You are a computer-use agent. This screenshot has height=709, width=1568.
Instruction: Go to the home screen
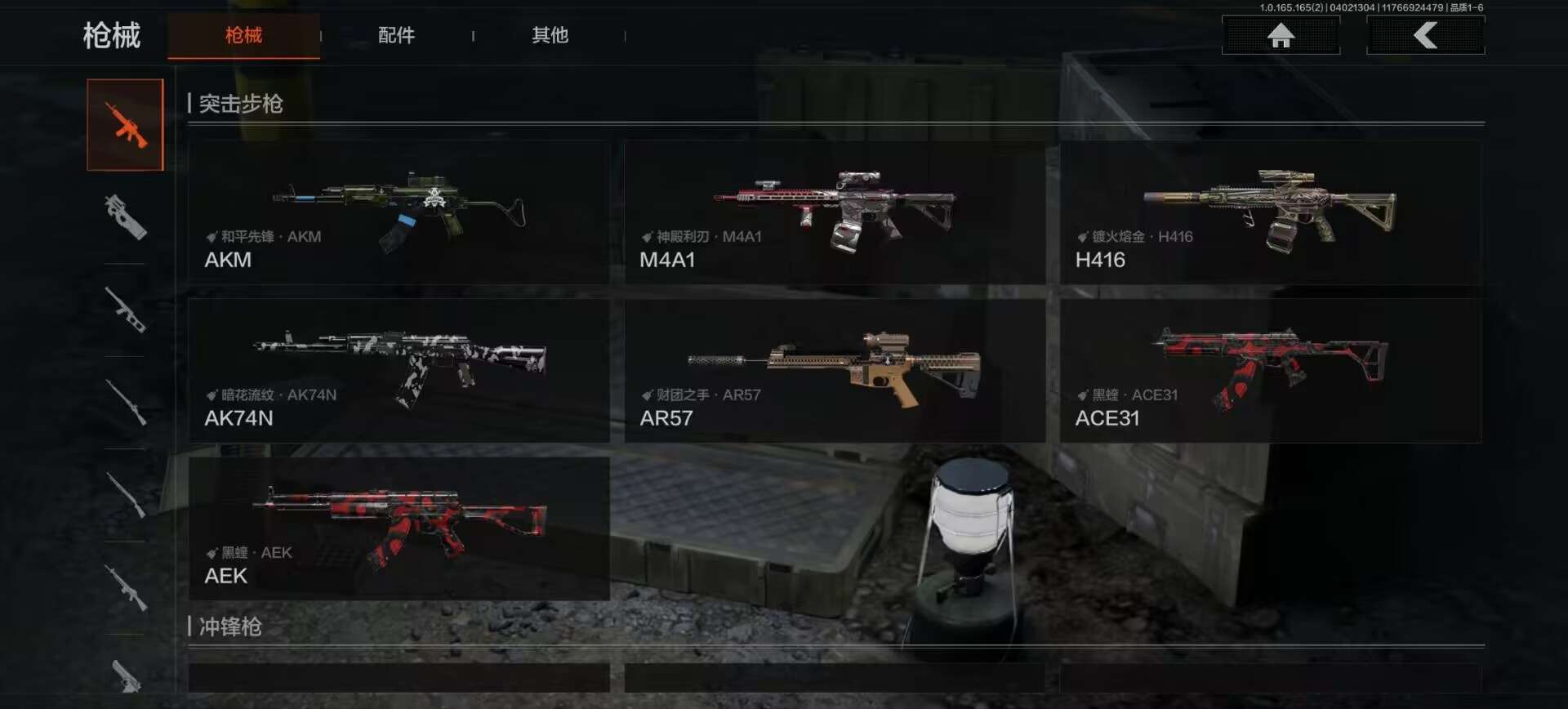[1281, 35]
